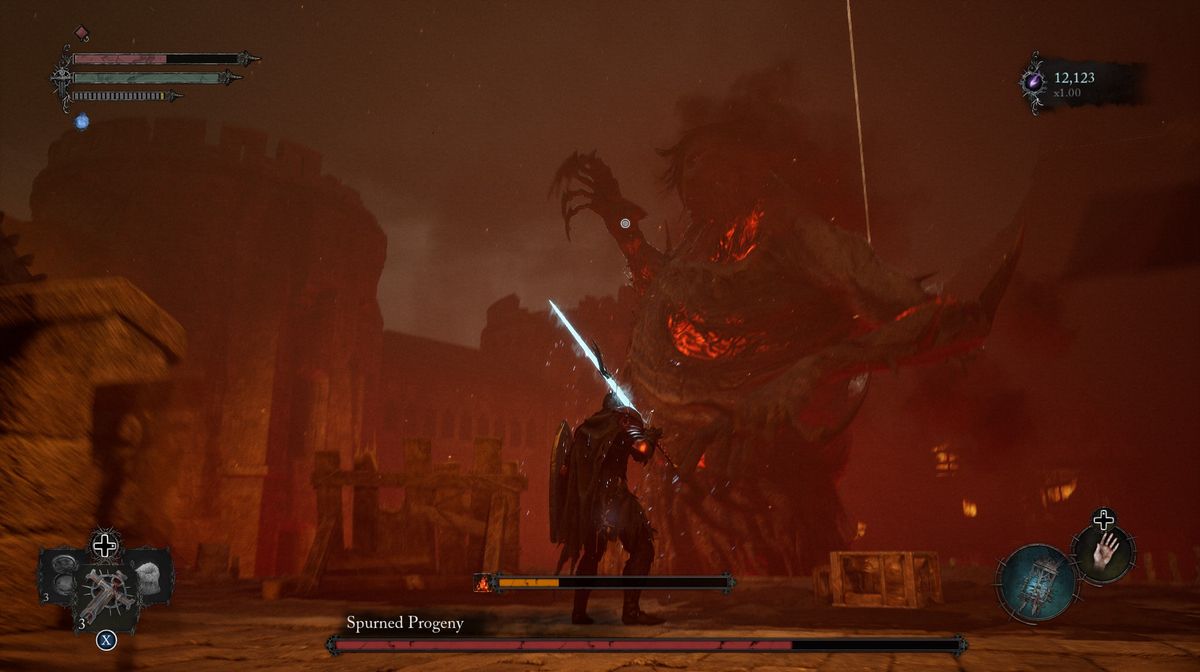The image size is (1200, 672).
Task: Click the fire status icon above boss bar
Action: coord(483,582)
